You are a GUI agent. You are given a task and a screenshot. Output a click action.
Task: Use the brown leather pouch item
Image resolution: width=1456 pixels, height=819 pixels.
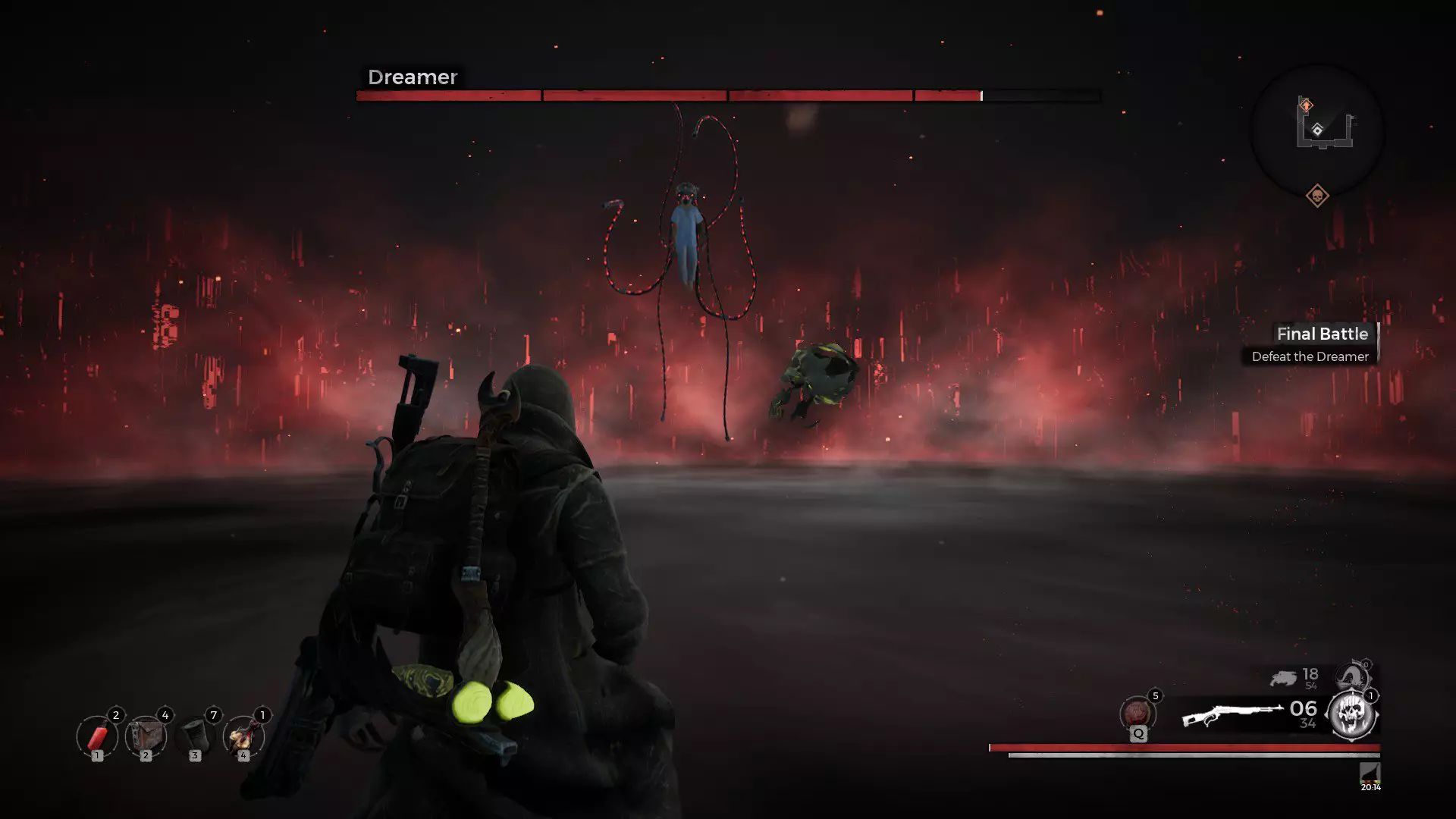click(146, 736)
